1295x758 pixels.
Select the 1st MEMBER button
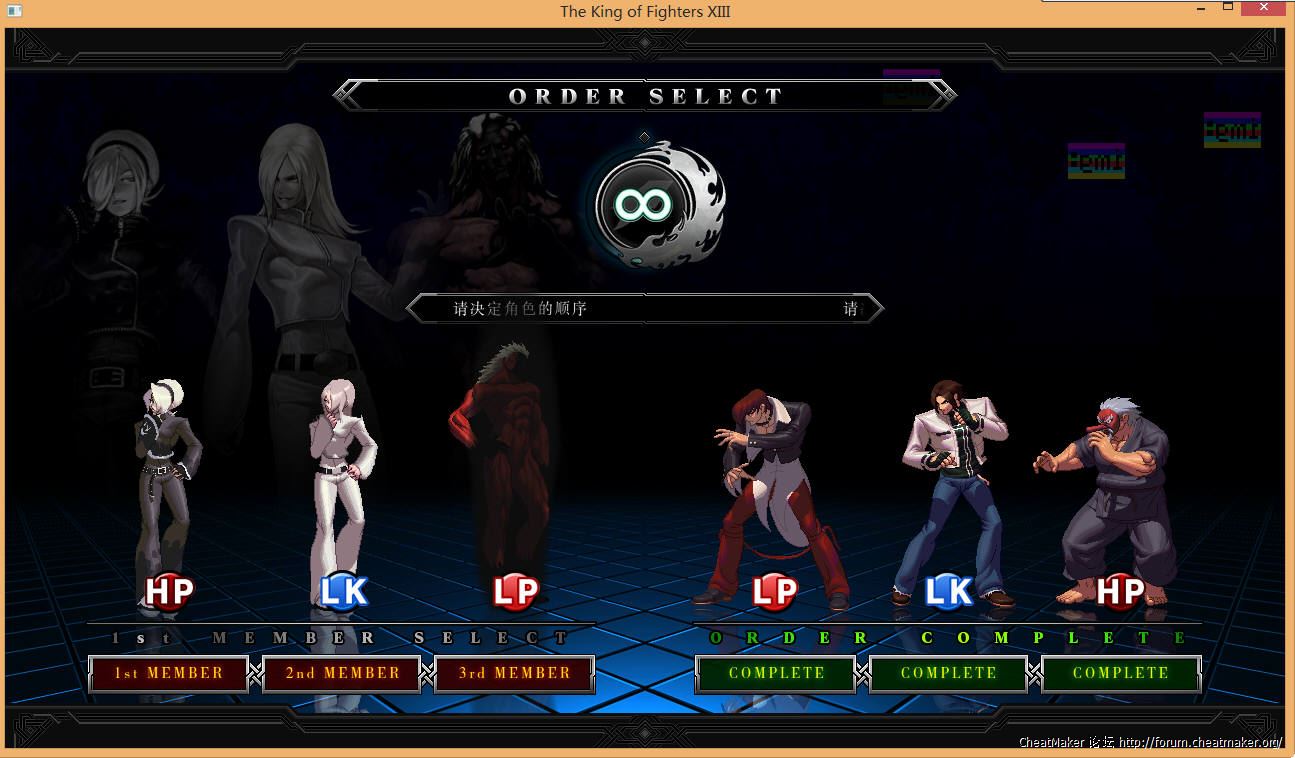pyautogui.click(x=168, y=673)
